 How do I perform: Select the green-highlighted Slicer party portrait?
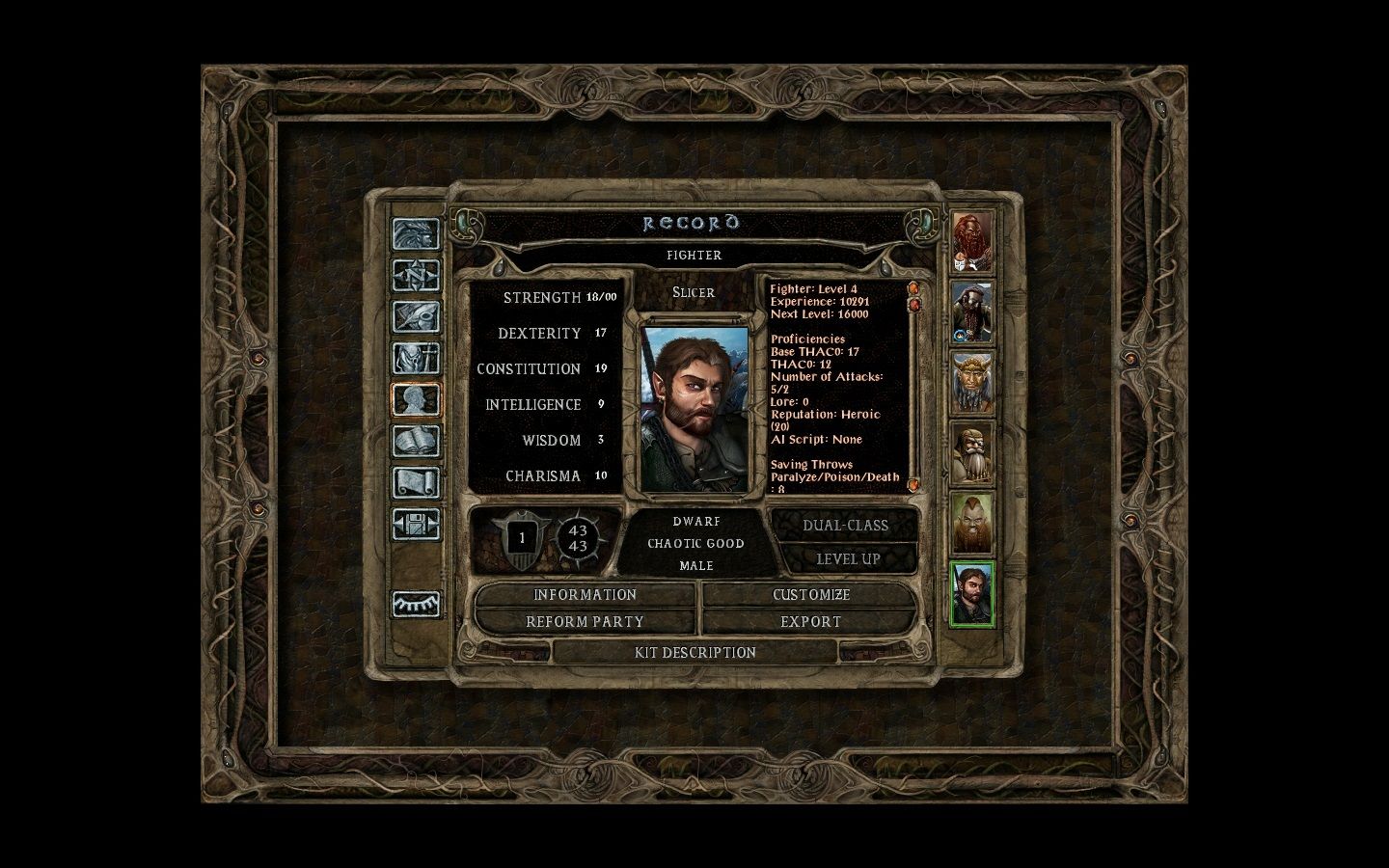(972, 595)
